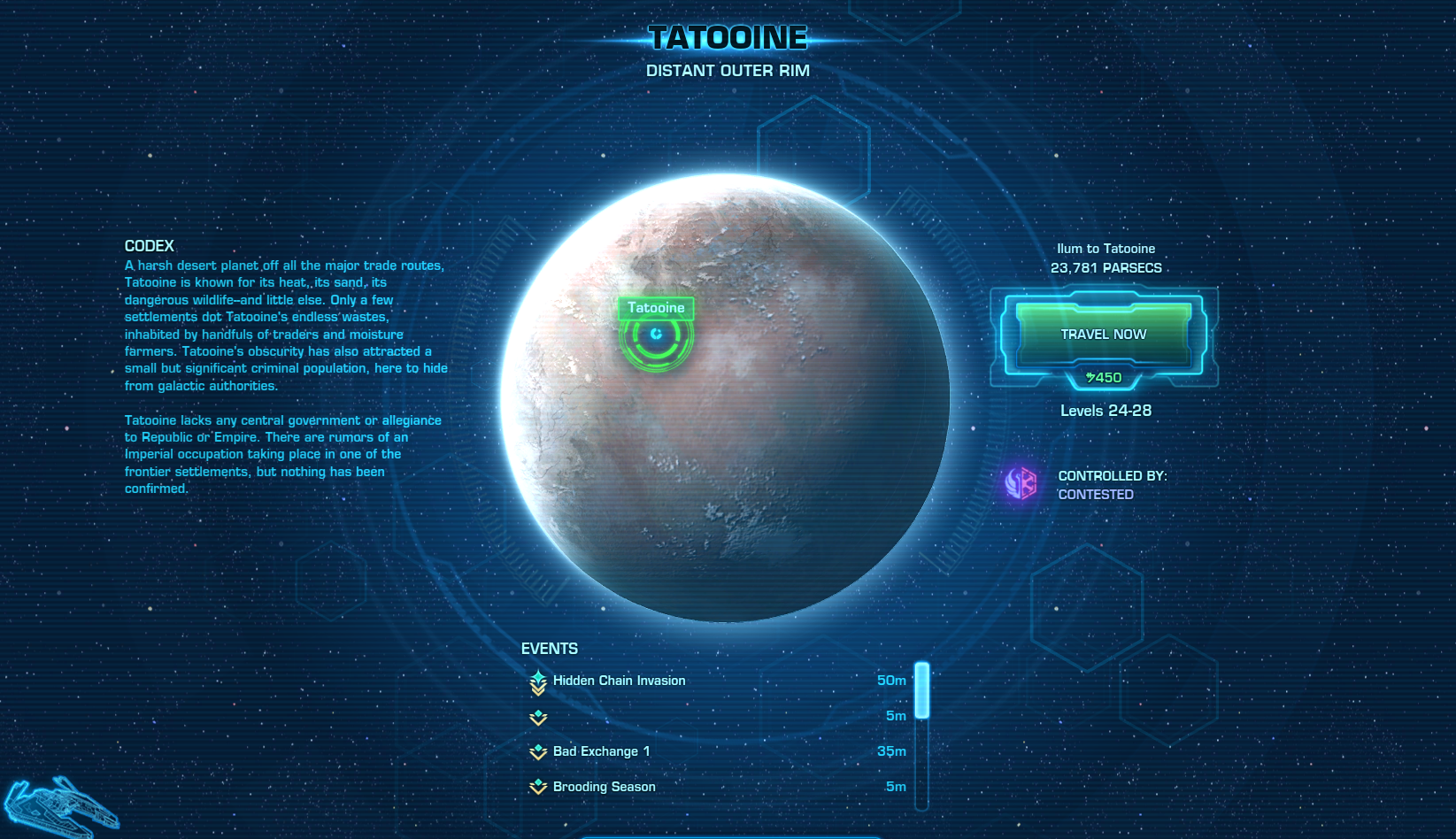Select the Bad Exchange 1 event
Viewport: 1456px width, 839px height.
click(601, 751)
